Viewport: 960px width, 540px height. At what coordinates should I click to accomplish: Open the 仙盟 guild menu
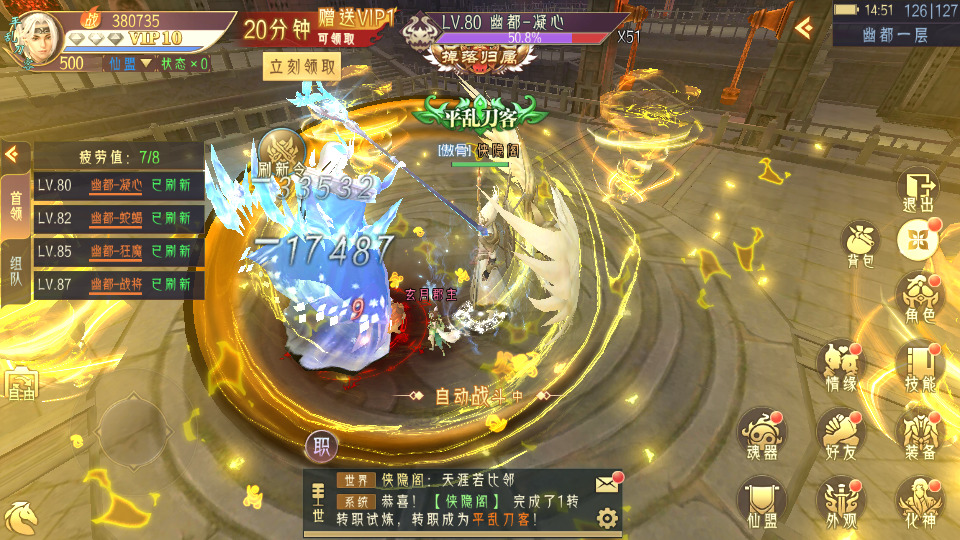tap(763, 503)
